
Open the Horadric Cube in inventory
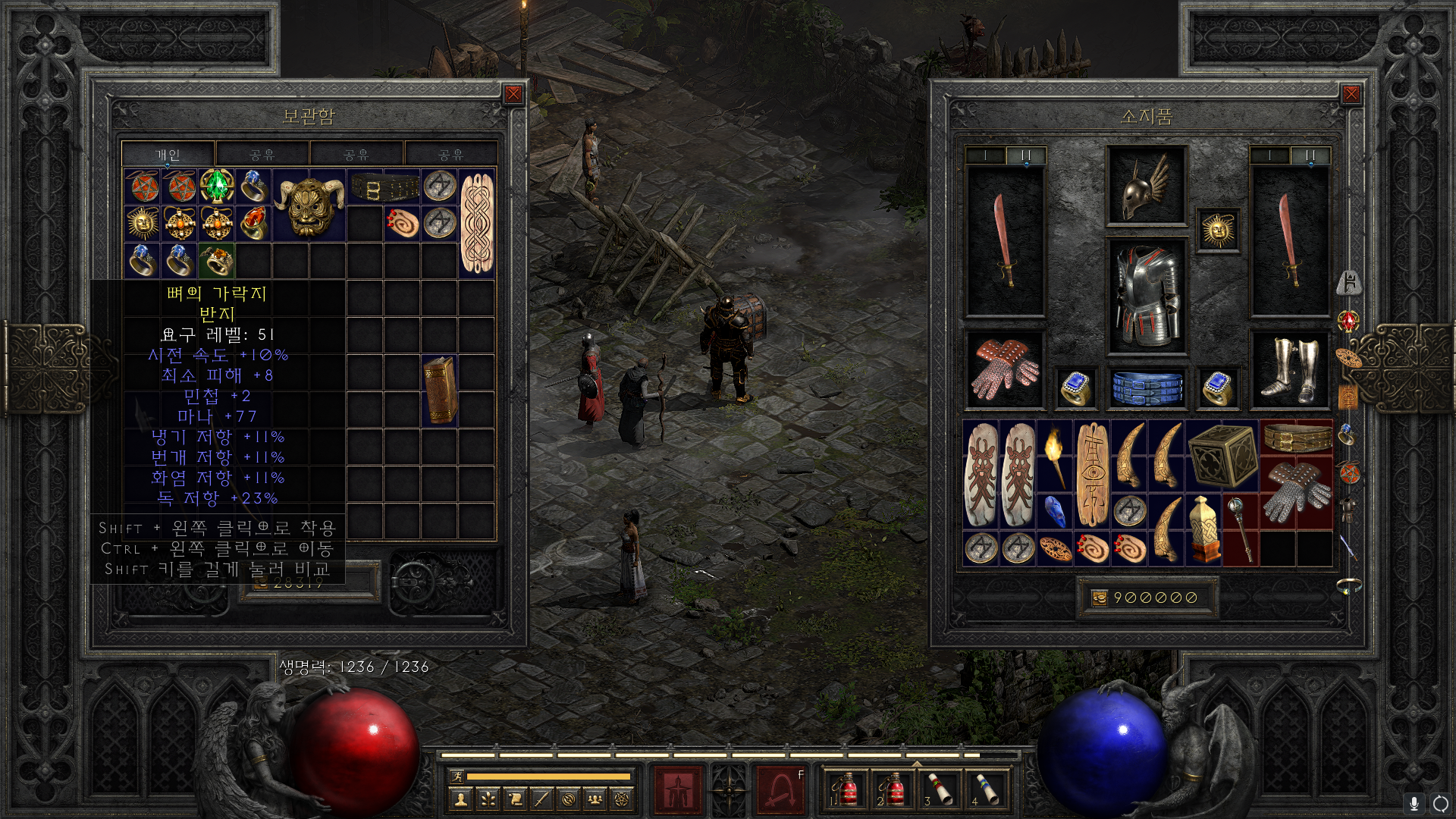(x=1222, y=455)
